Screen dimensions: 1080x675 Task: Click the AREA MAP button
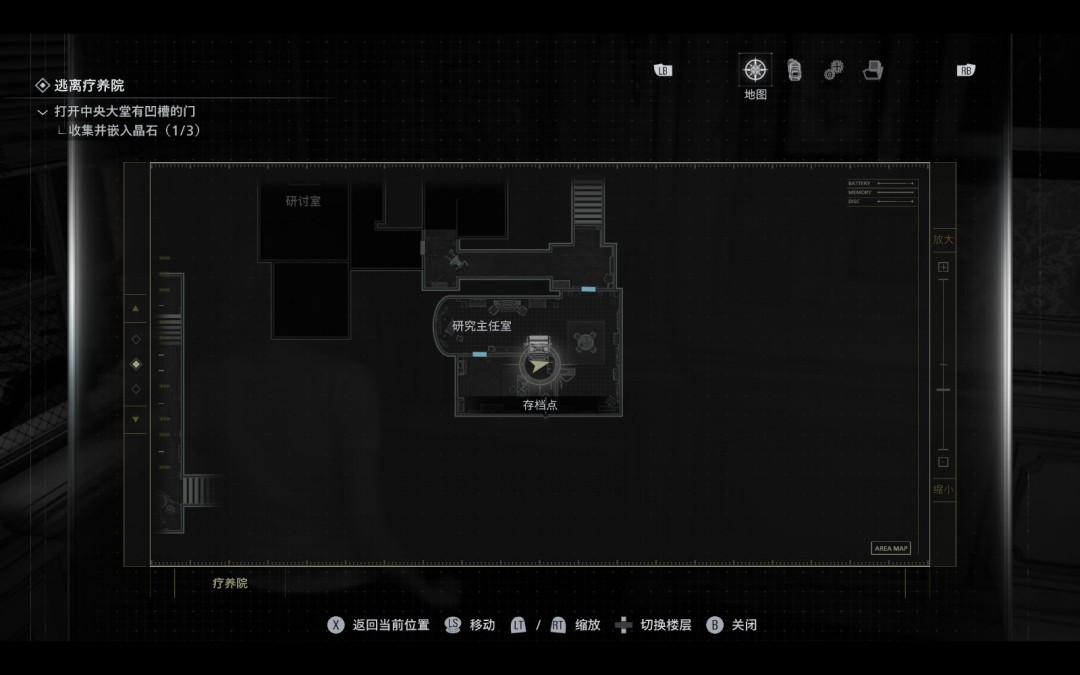pos(891,548)
